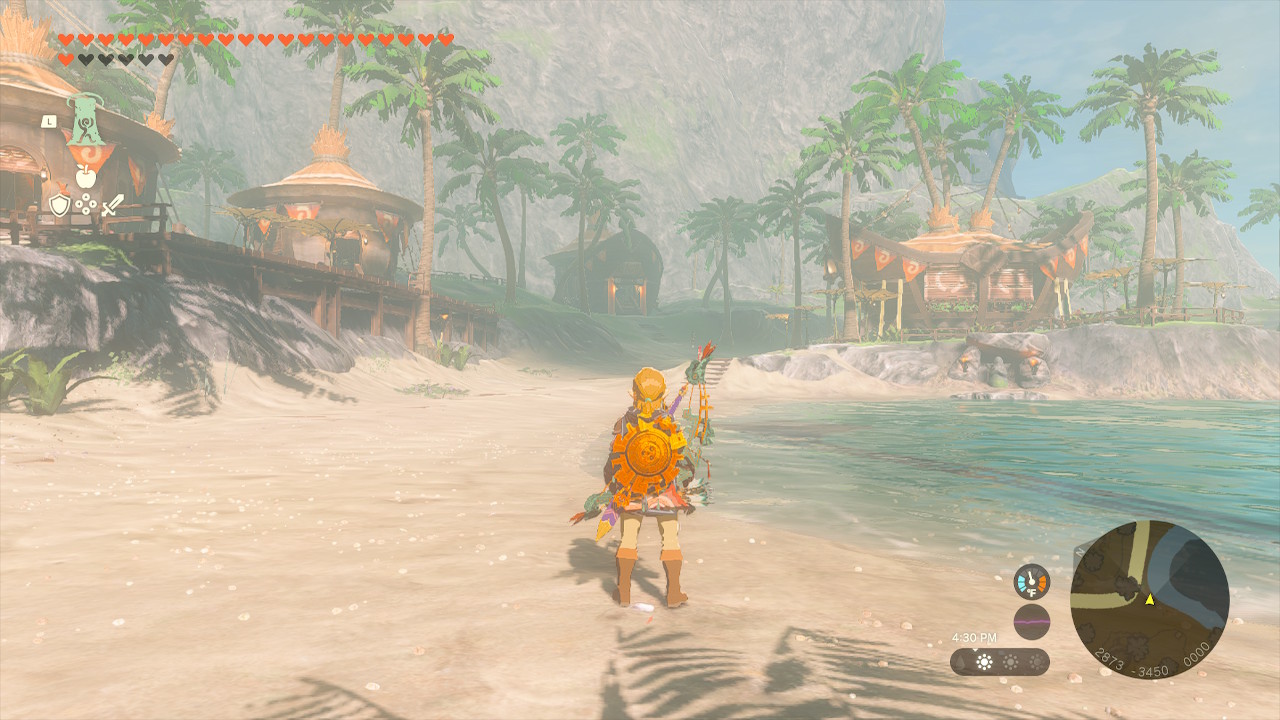Screen dimensions: 1280x720
Task: Click the middle weather forecast icon
Action: 1010,662
